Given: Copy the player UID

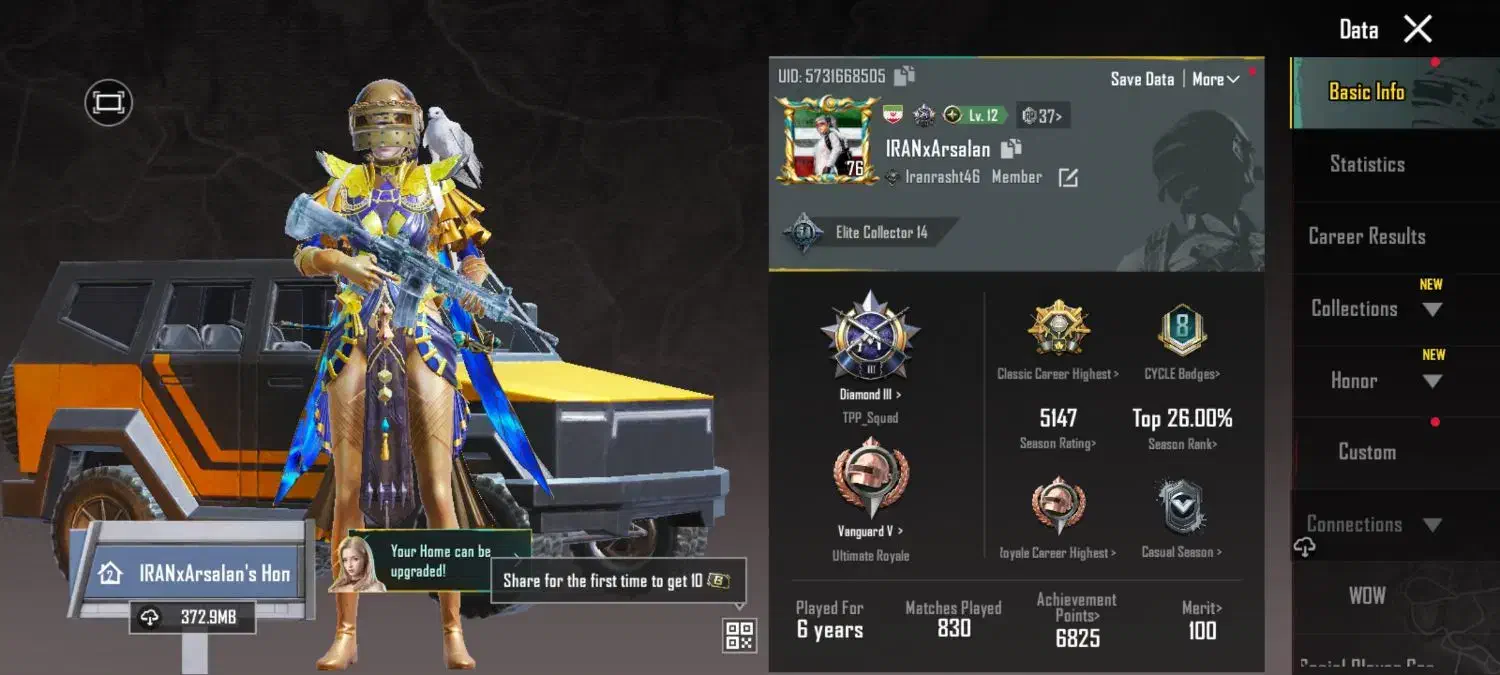Looking at the screenshot, I should click(905, 76).
